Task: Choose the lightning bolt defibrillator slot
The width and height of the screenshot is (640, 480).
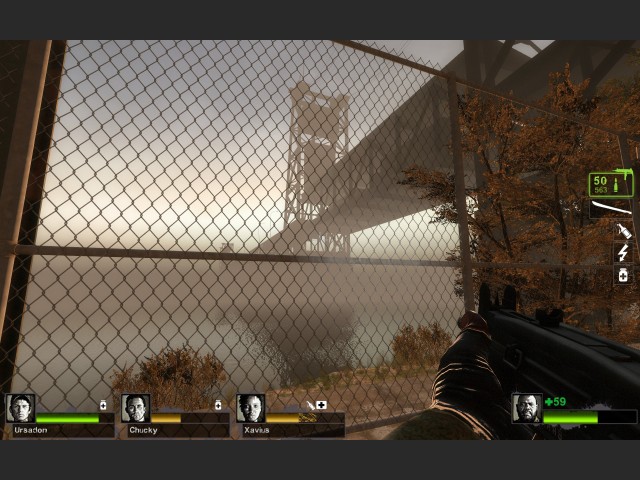Action: [x=623, y=253]
